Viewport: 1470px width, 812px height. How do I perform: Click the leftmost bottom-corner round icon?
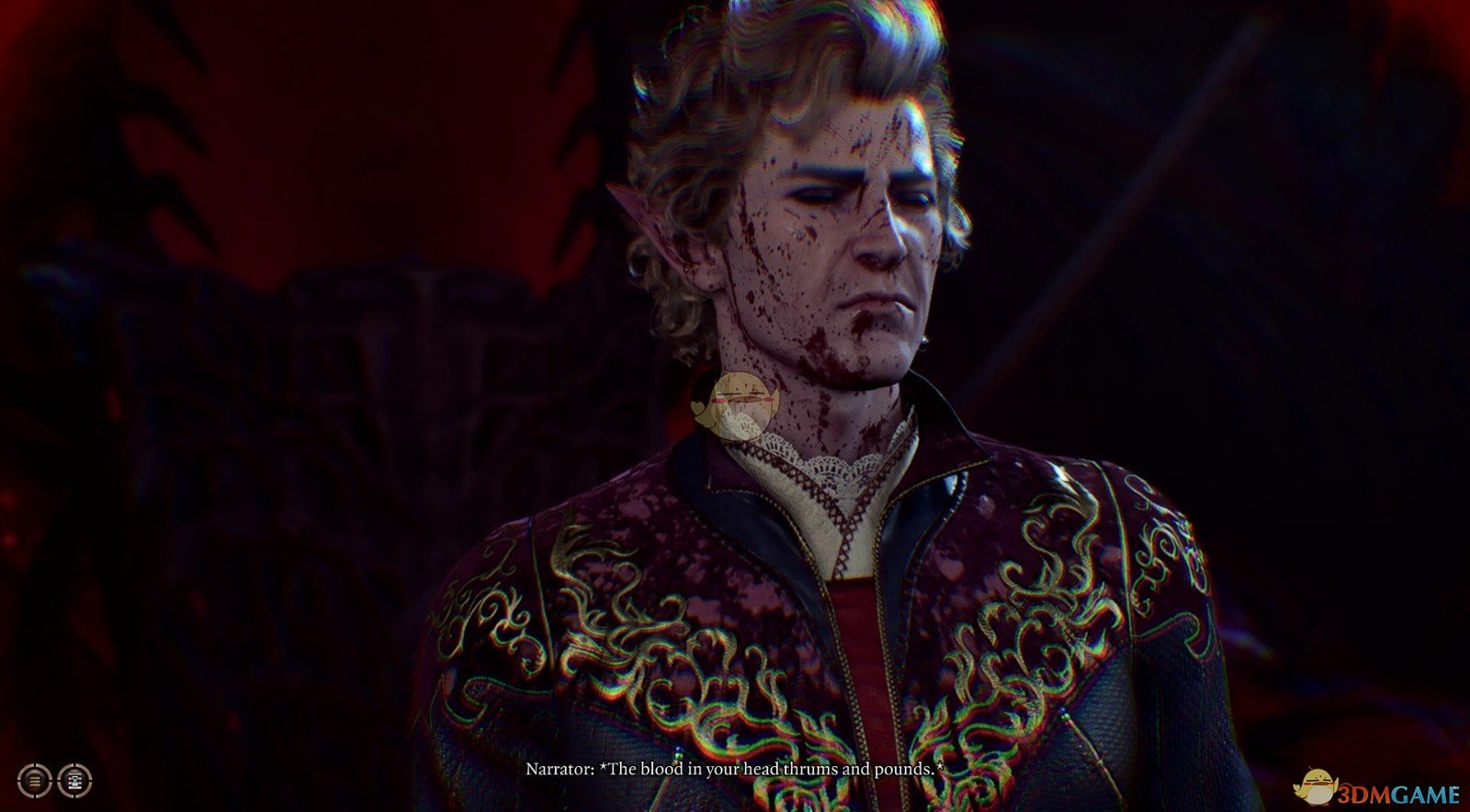click(x=34, y=781)
